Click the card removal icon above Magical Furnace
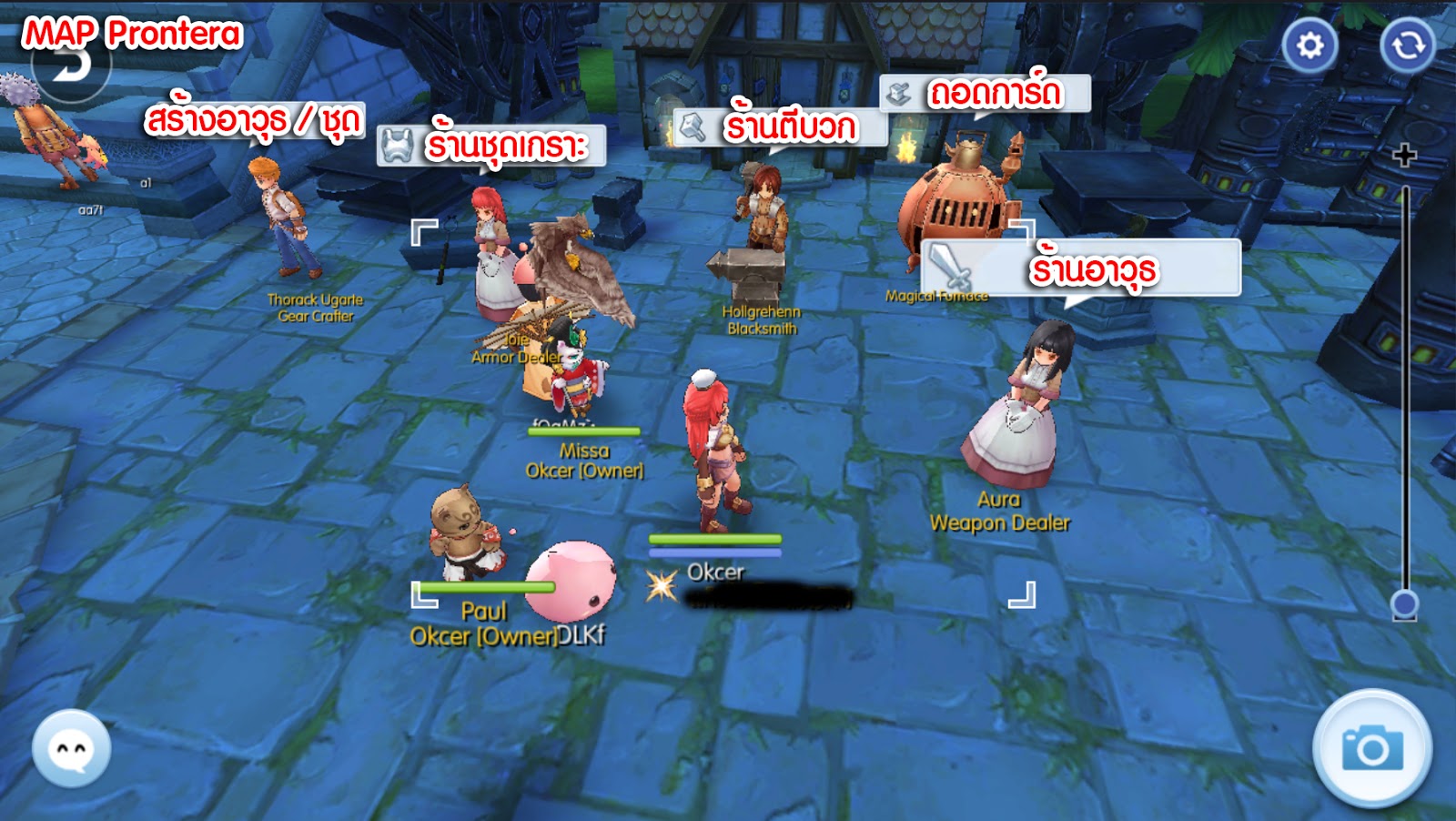Image resolution: width=1456 pixels, height=821 pixels. tap(900, 91)
